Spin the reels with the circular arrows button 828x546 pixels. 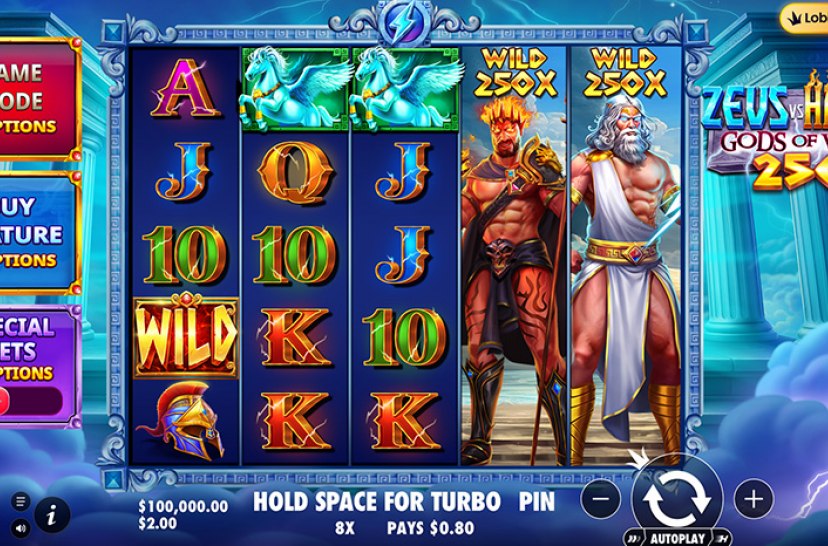click(x=676, y=496)
